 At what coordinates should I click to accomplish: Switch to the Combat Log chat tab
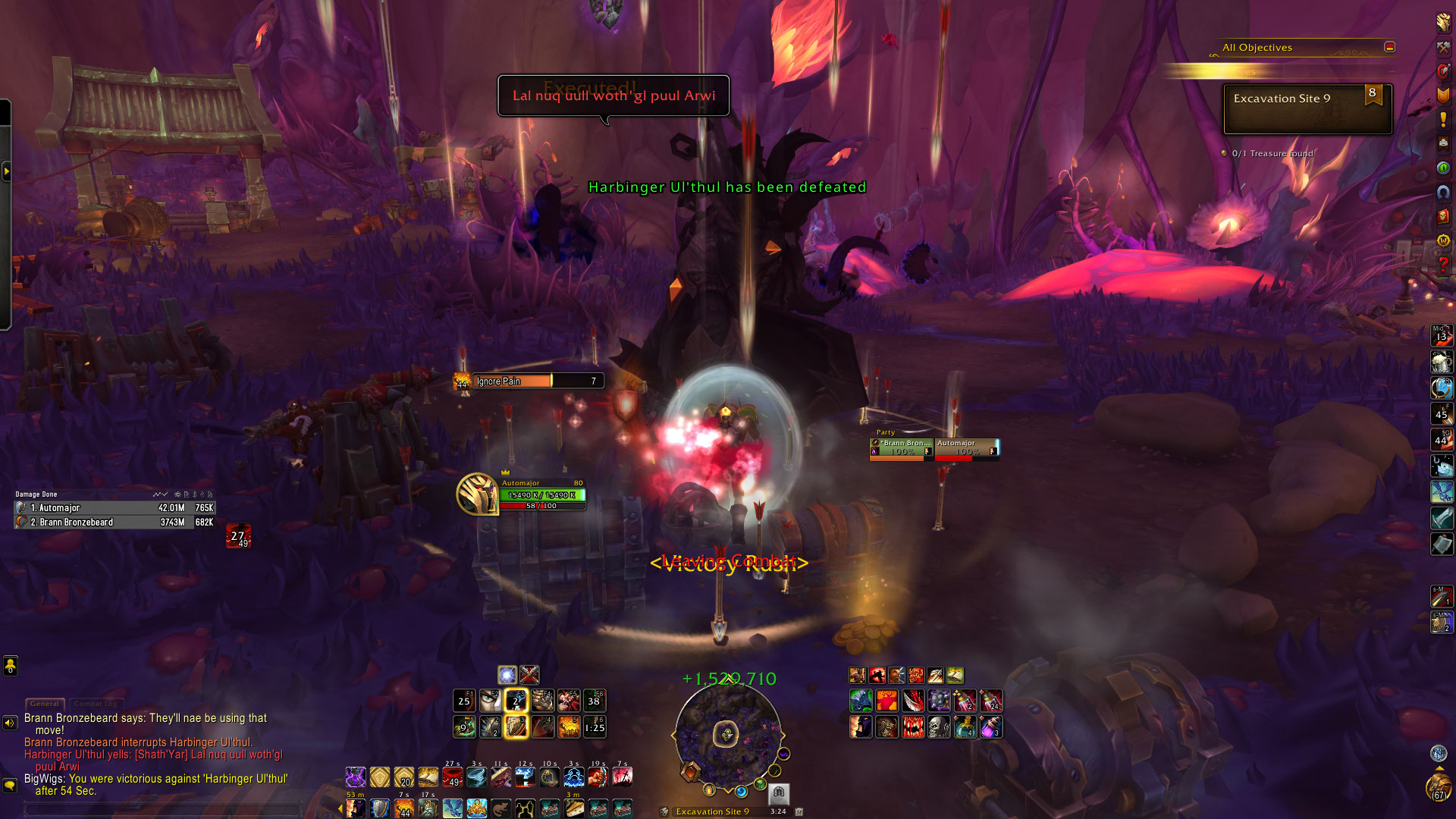coord(96,704)
